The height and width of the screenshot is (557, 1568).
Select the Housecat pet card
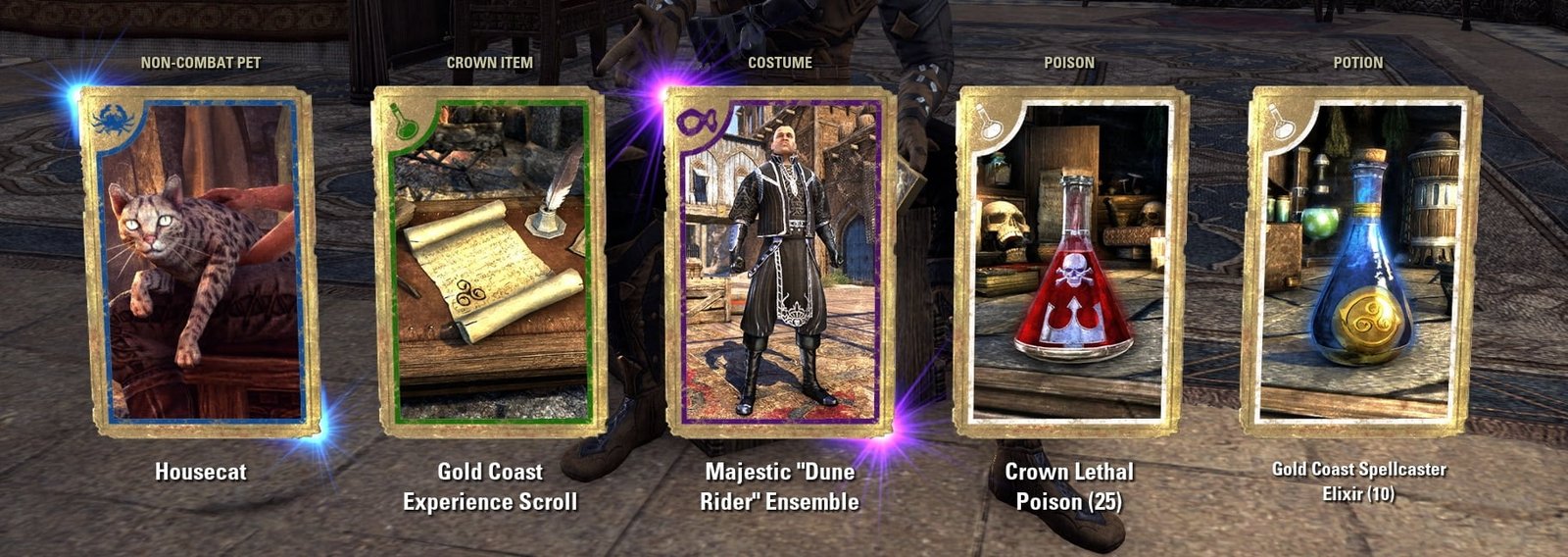click(x=200, y=261)
